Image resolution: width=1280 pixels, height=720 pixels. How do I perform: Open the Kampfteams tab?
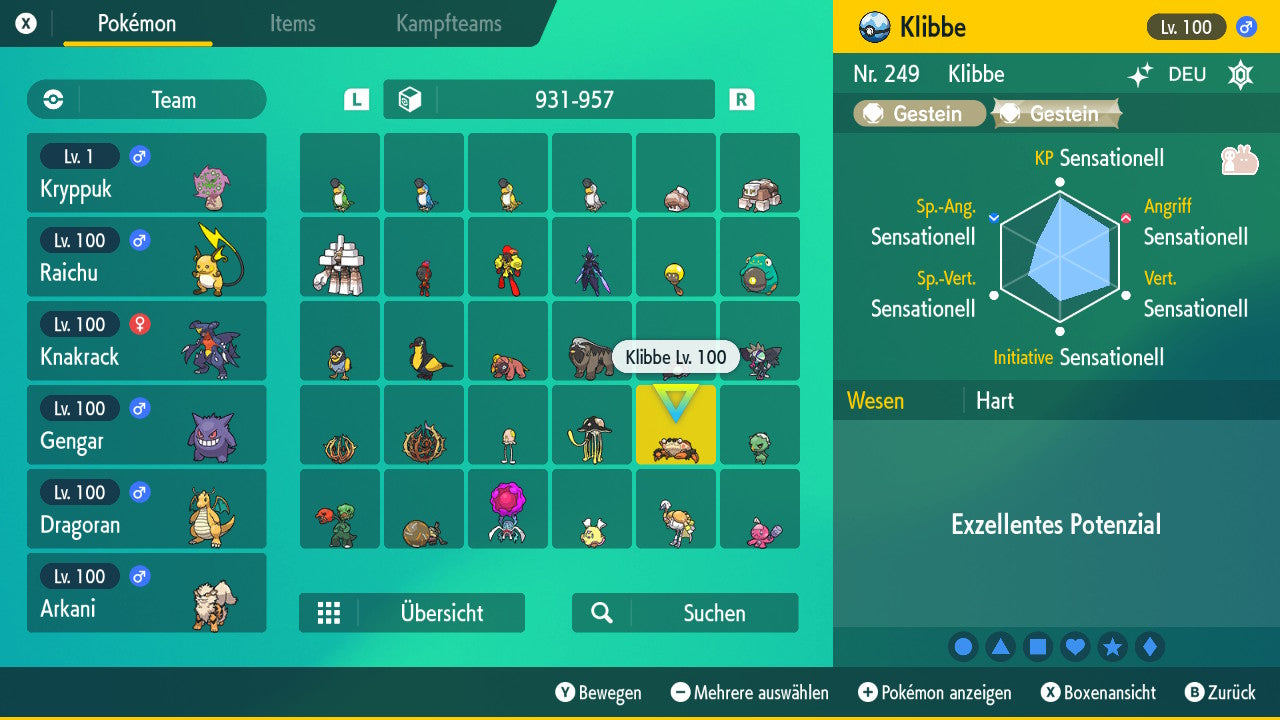tap(447, 24)
